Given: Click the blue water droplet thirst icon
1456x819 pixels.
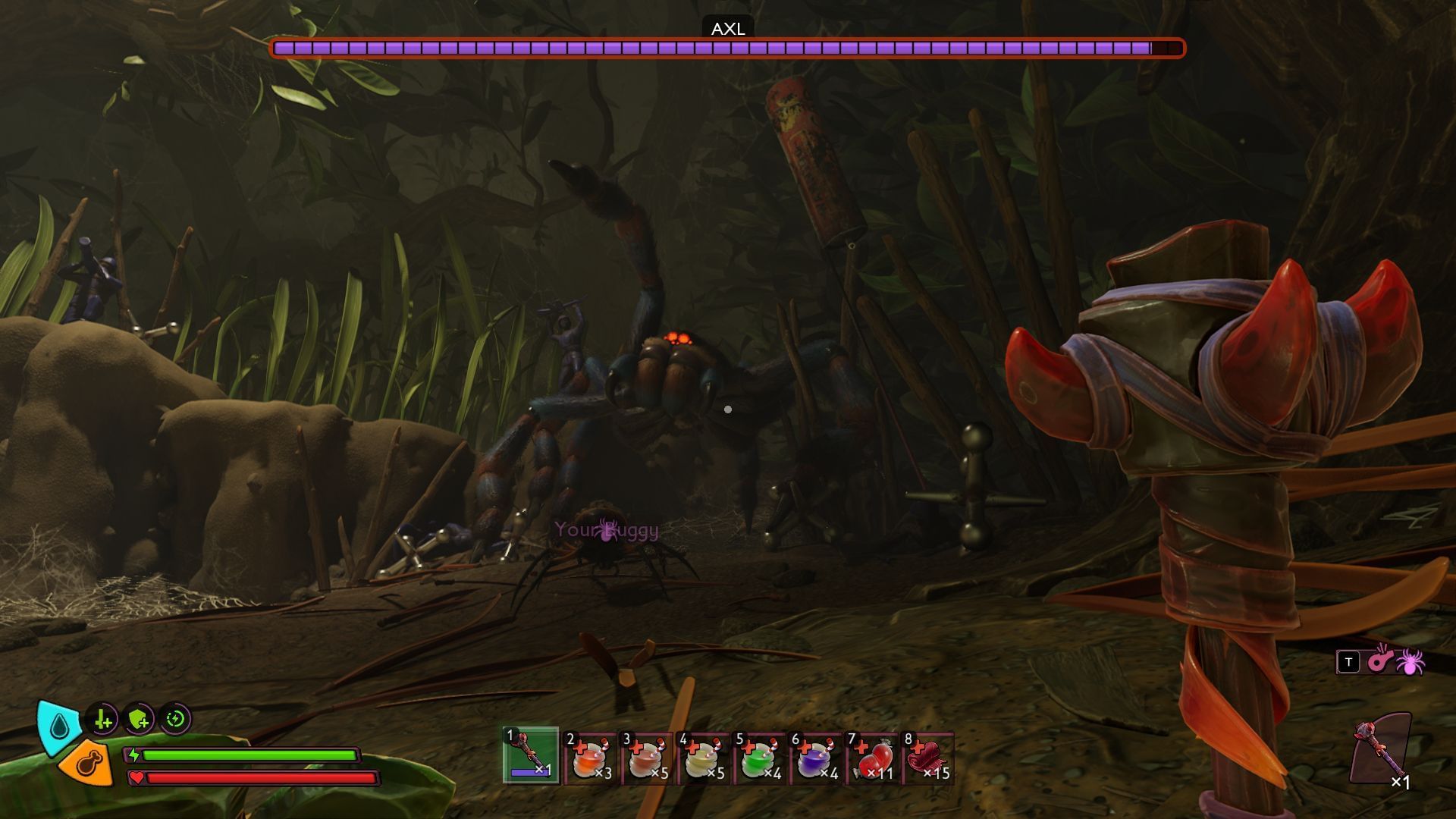Looking at the screenshot, I should [59, 726].
